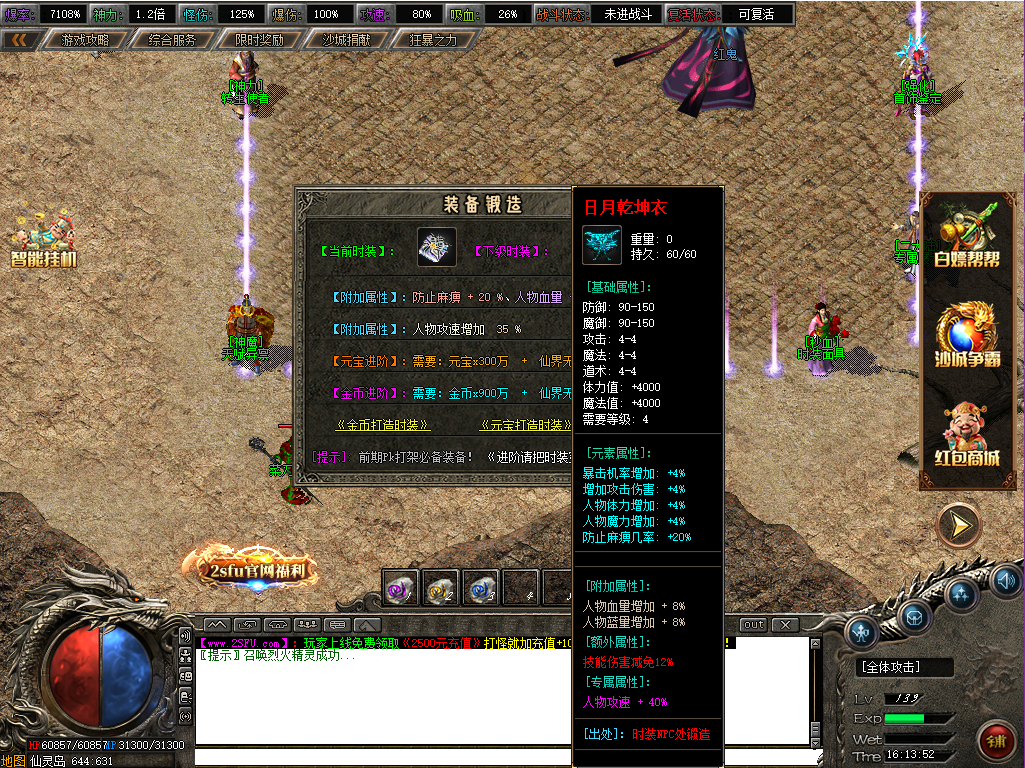
Task: Open the 狂暴之力 berserk power menu
Action: [433, 41]
